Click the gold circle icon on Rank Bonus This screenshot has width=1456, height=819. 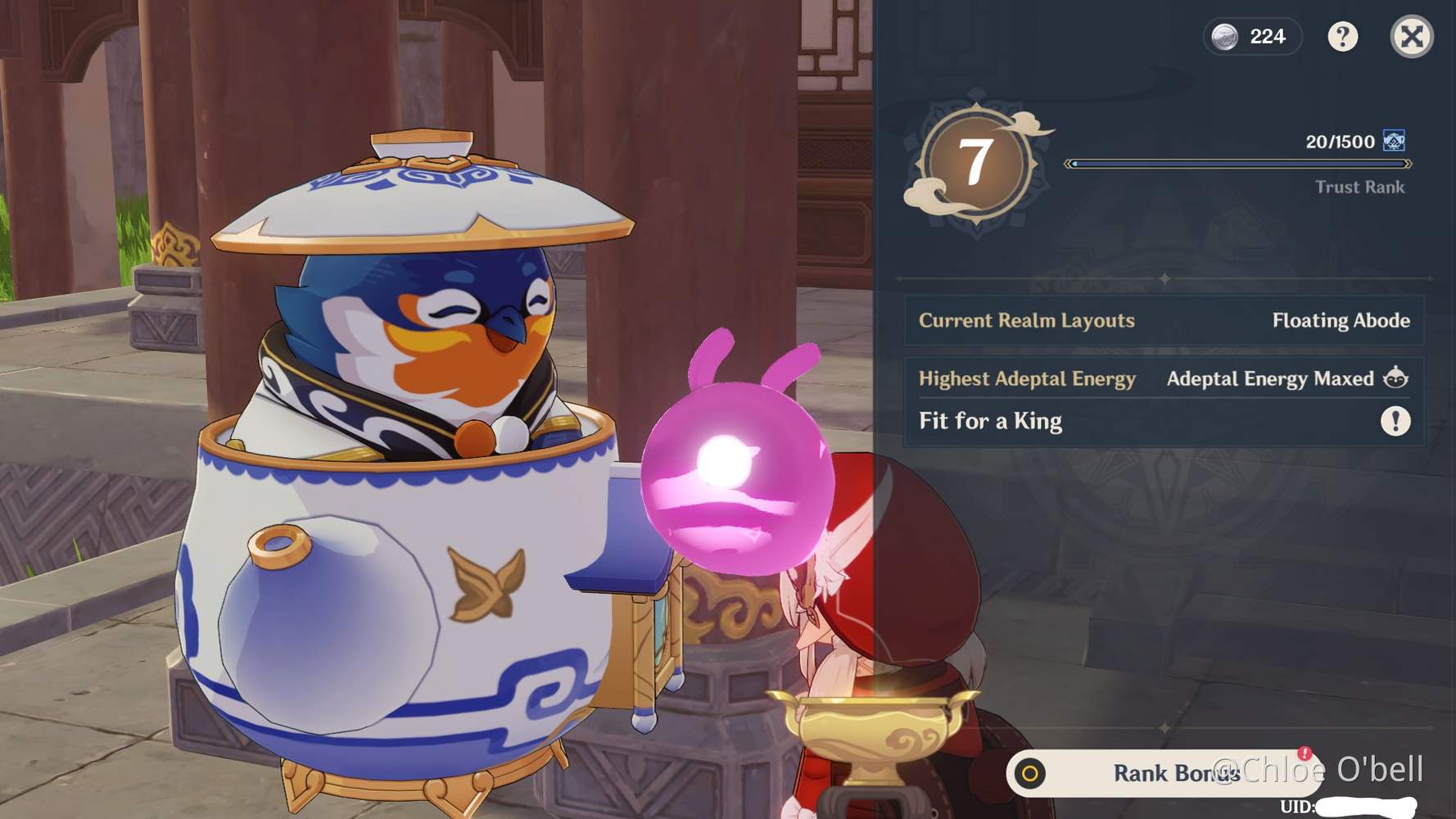pyautogui.click(x=1031, y=773)
